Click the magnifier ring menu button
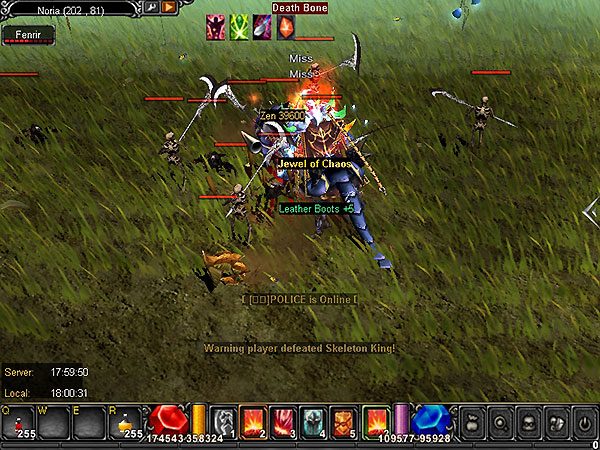The width and height of the screenshot is (600, 450). 499,422
